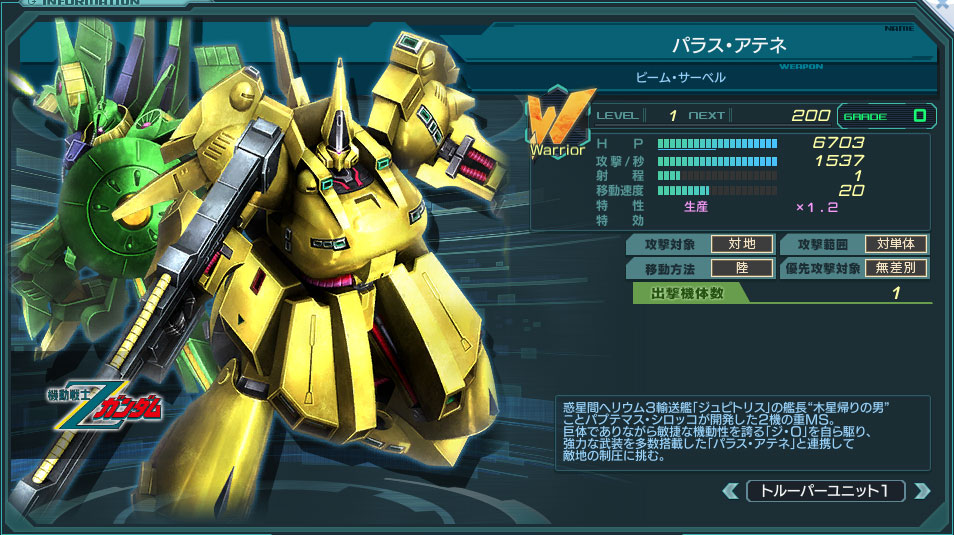Go to the next trooper unit arrow
954x535 pixels.
[x=921, y=491]
